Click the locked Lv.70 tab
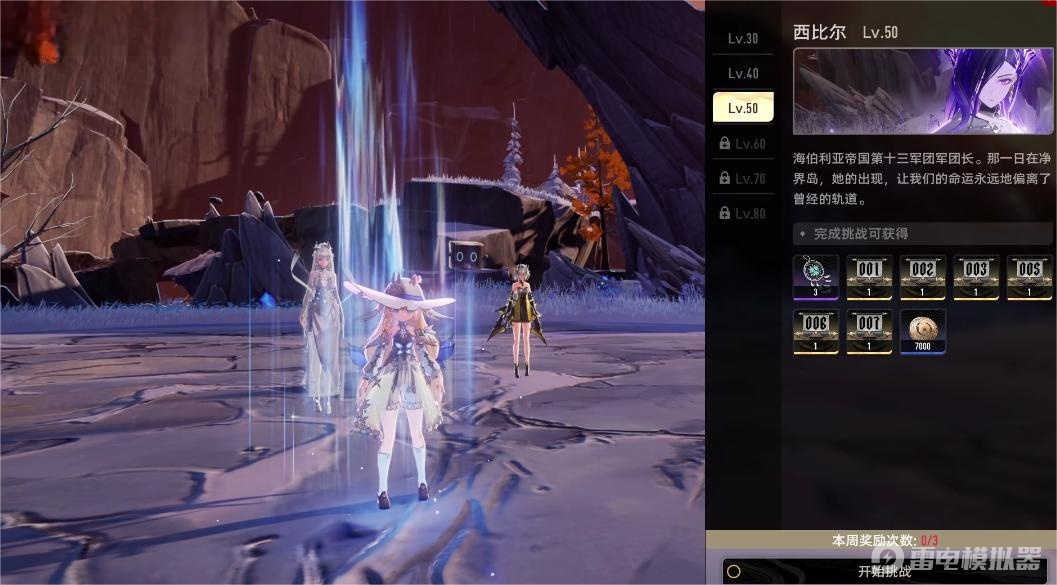The width and height of the screenshot is (1057, 585). pyautogui.click(x=742, y=179)
